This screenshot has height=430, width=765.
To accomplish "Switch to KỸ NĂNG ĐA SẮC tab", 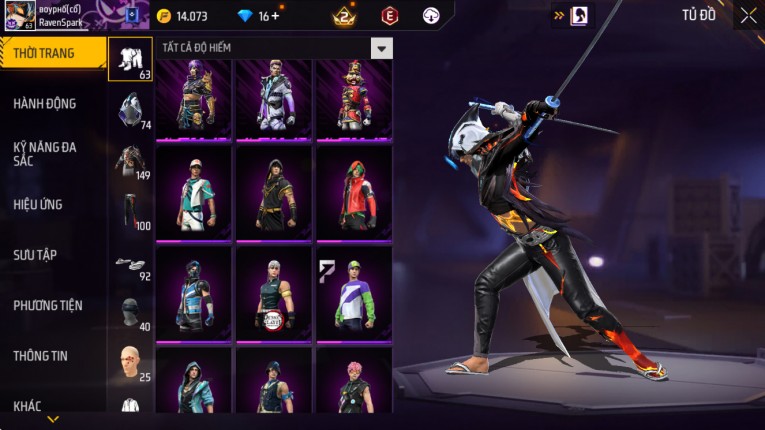I will (x=45, y=154).
